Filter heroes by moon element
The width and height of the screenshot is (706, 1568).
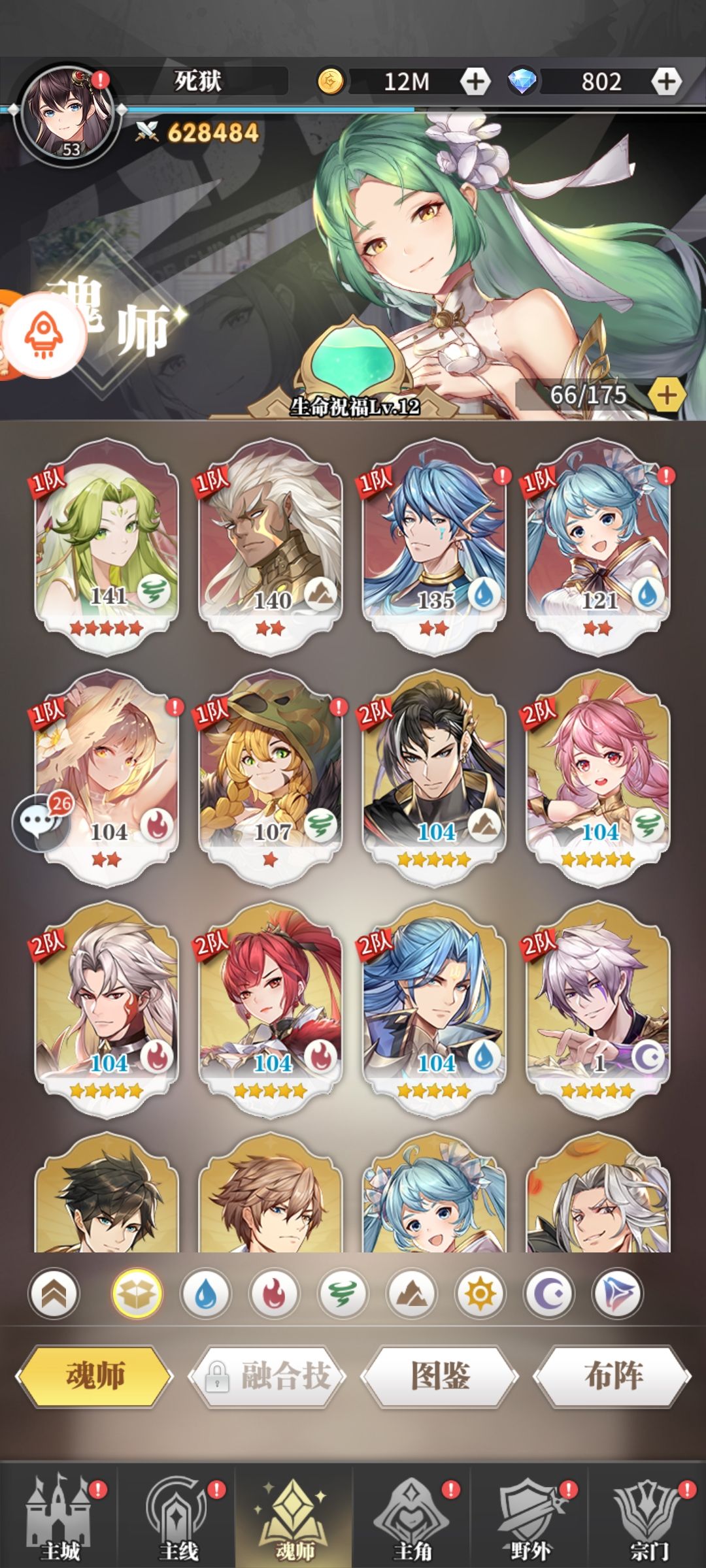pyautogui.click(x=548, y=1294)
